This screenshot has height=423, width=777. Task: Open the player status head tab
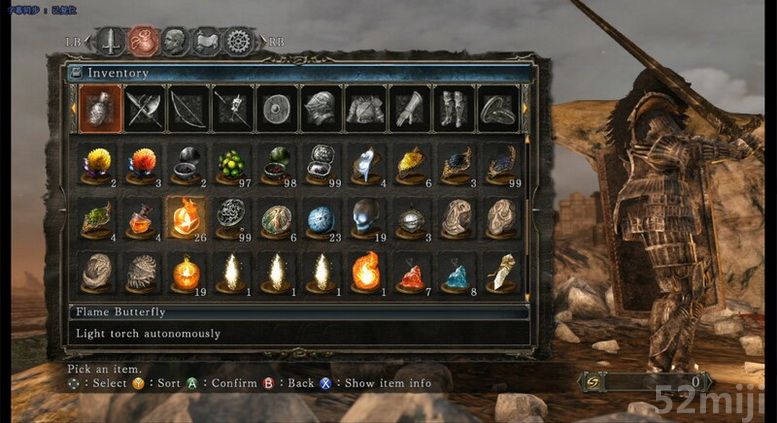(174, 41)
